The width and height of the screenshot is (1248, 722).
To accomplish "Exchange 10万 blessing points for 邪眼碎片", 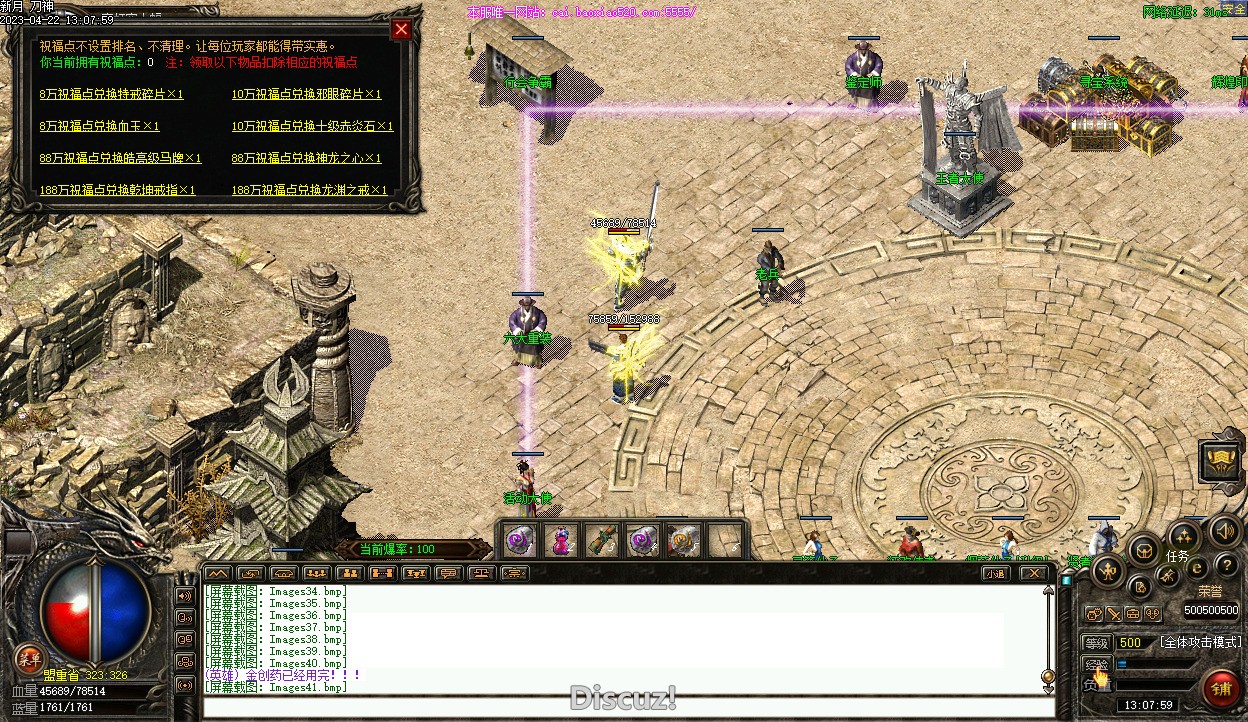I will [x=306, y=94].
